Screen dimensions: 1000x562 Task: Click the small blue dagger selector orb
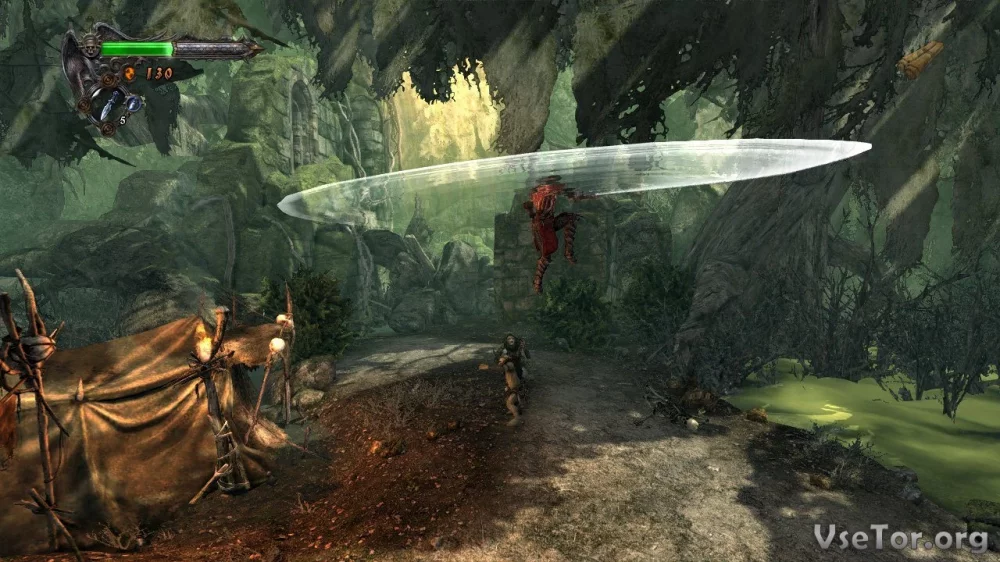click(133, 103)
